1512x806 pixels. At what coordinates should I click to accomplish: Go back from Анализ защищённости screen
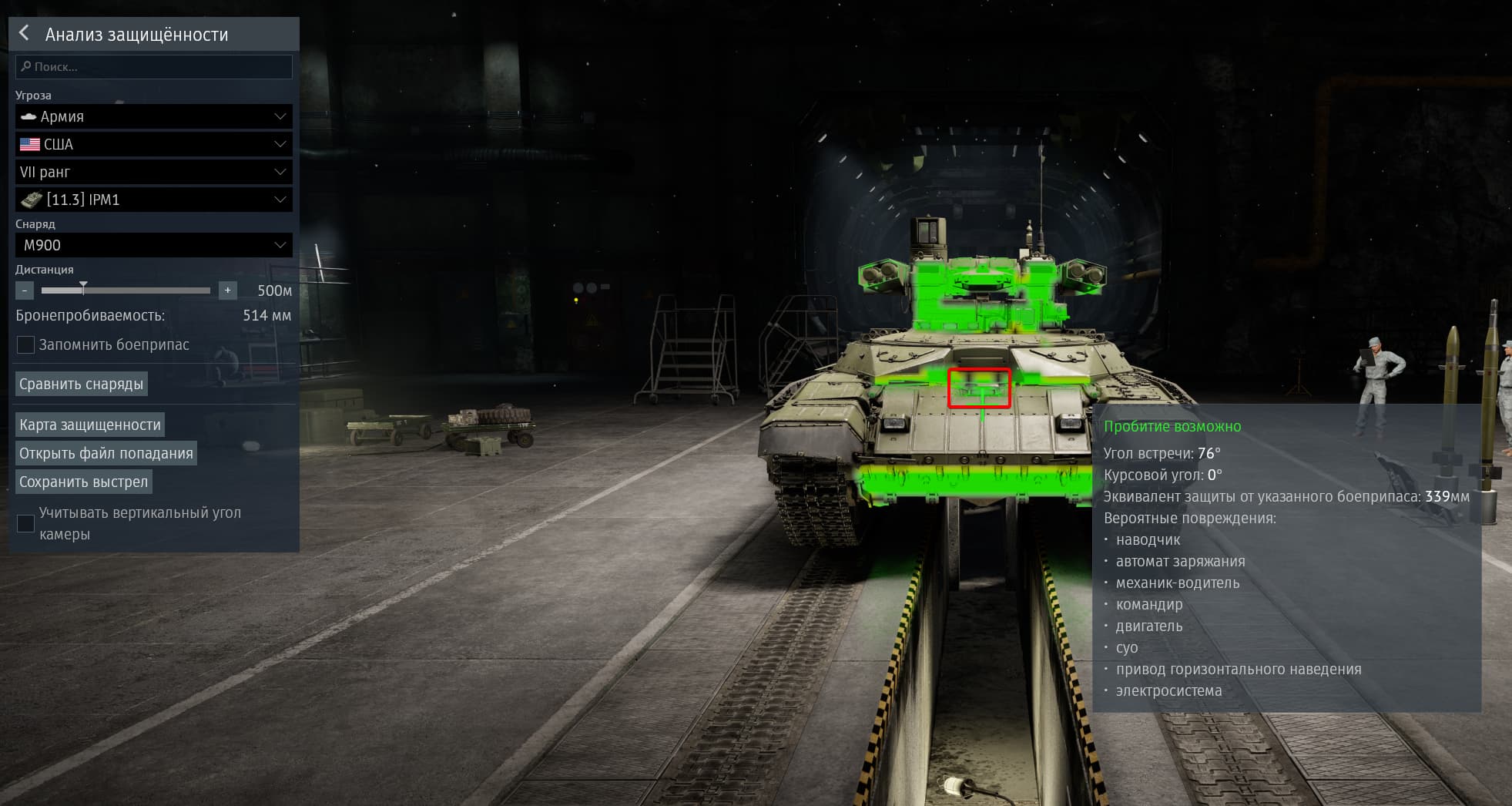point(25,33)
